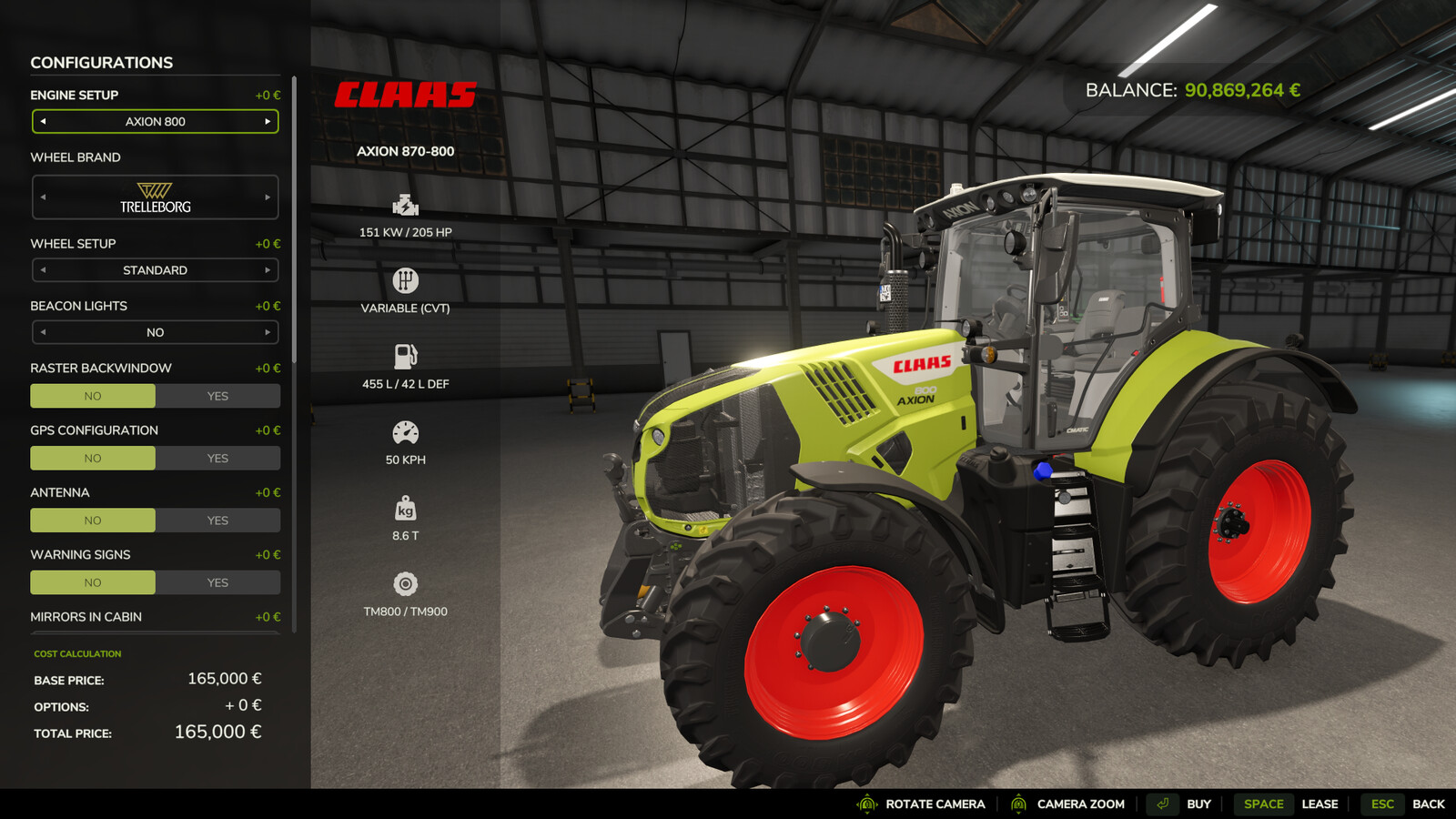Viewport: 1456px width, 819px height.
Task: Click the Buy icon next to BUY label
Action: 1162,804
